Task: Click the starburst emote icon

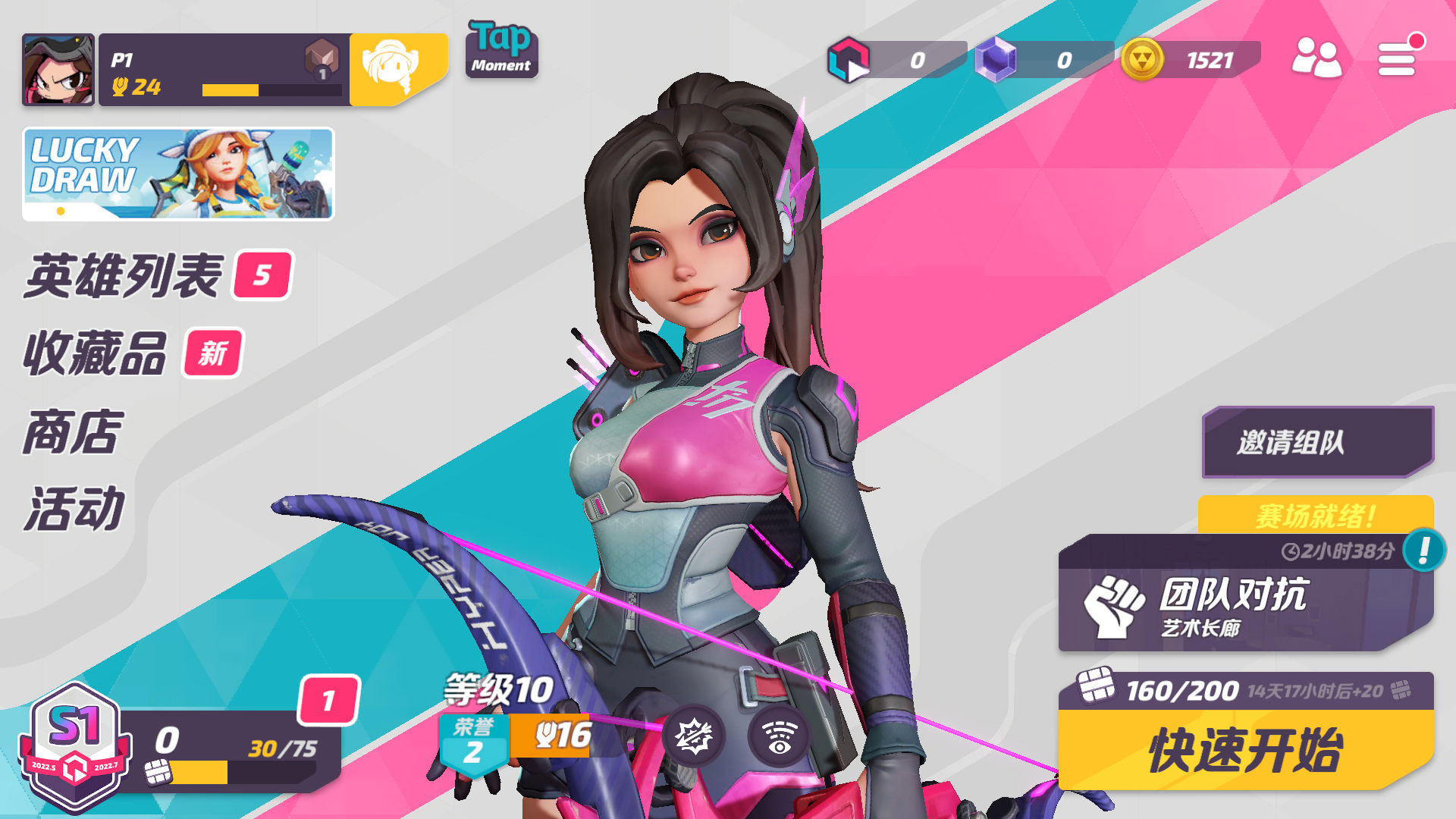Action: click(694, 735)
